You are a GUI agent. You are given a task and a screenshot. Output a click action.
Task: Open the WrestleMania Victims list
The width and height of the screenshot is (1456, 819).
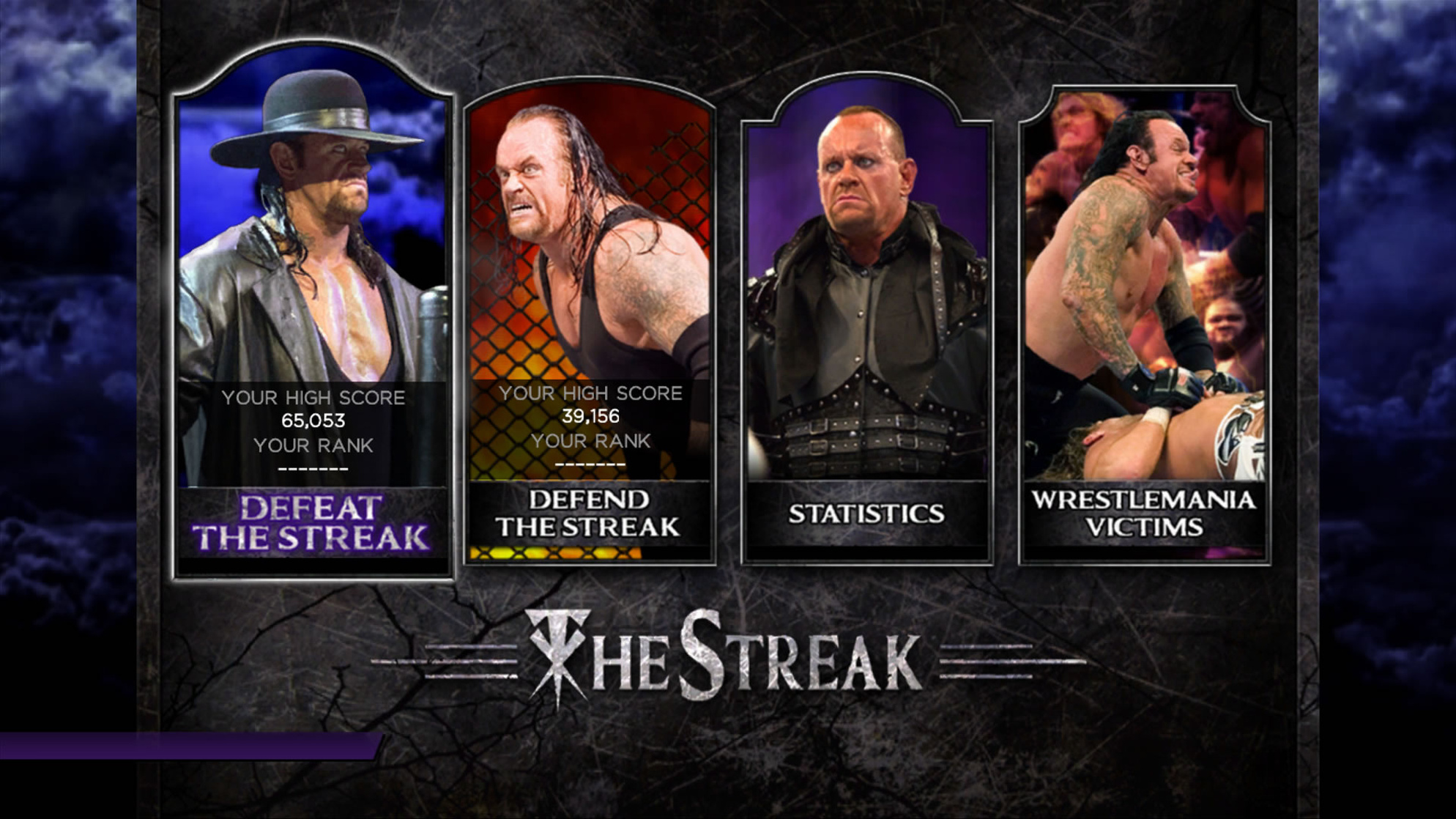tap(1146, 322)
